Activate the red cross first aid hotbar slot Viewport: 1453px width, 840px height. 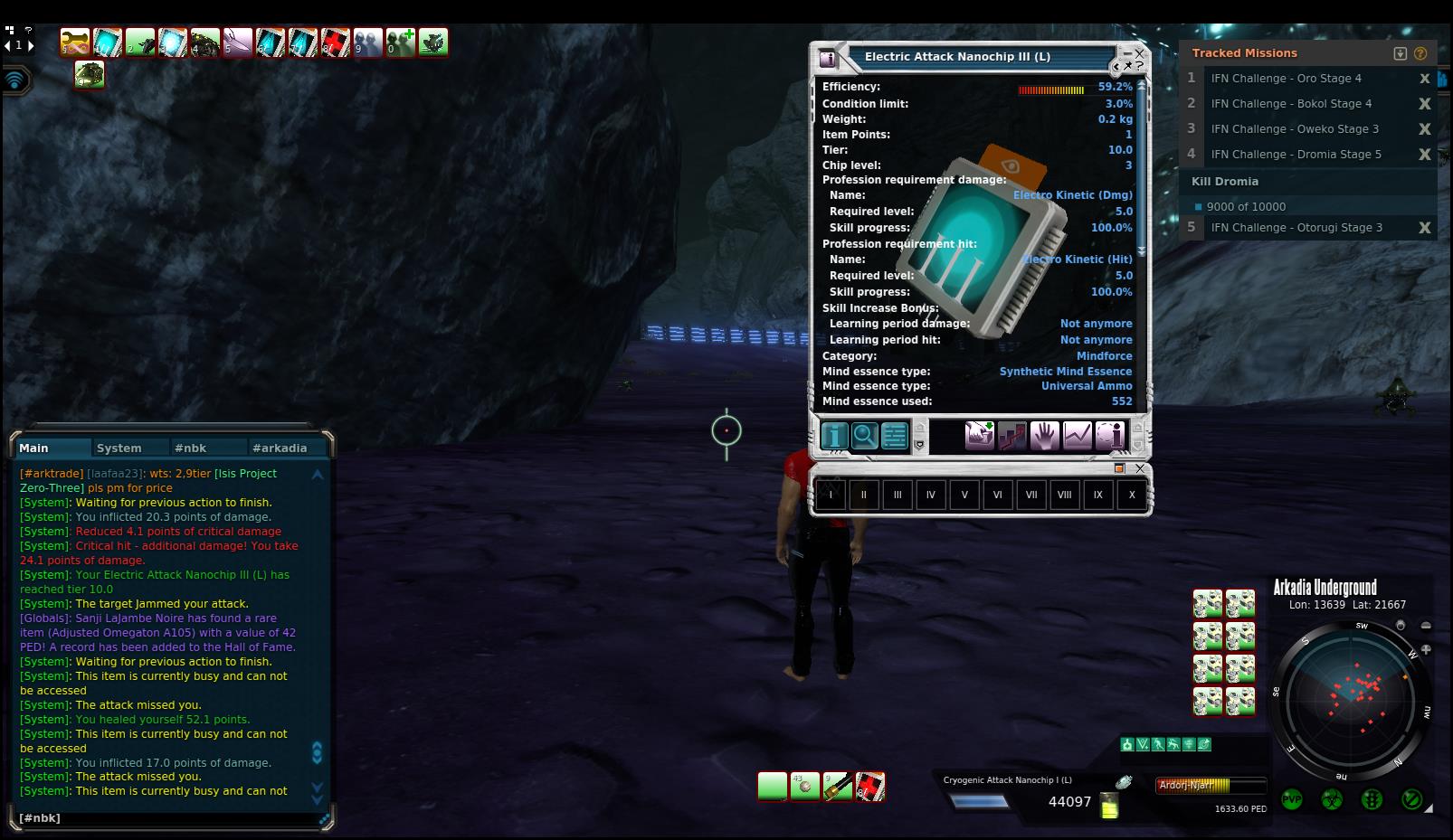click(870, 787)
